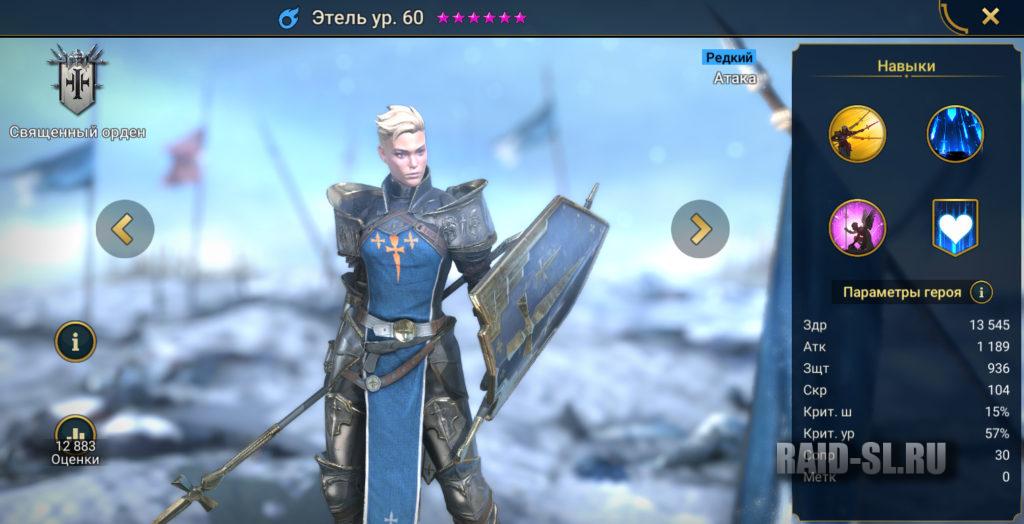The image size is (1024, 524).
Task: Show info for Параметры героя
Action: [982, 292]
